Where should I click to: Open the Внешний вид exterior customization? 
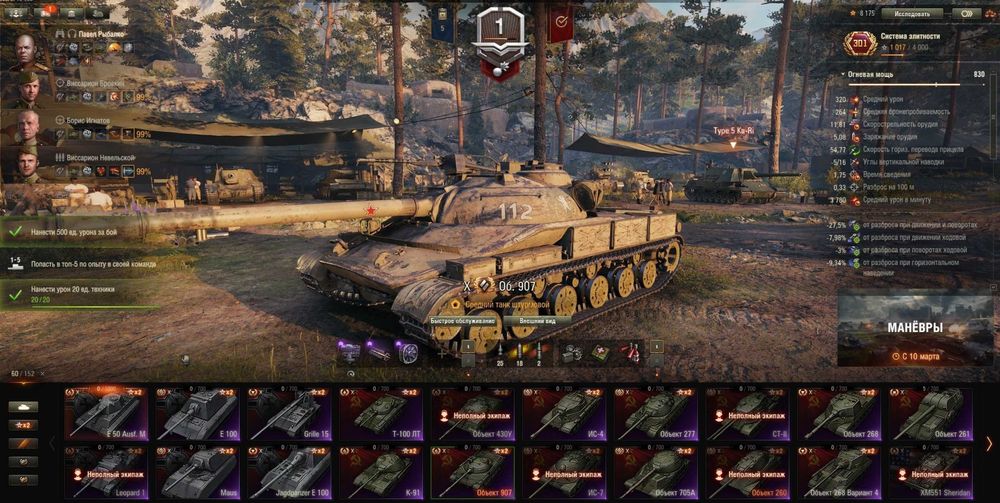click(537, 321)
